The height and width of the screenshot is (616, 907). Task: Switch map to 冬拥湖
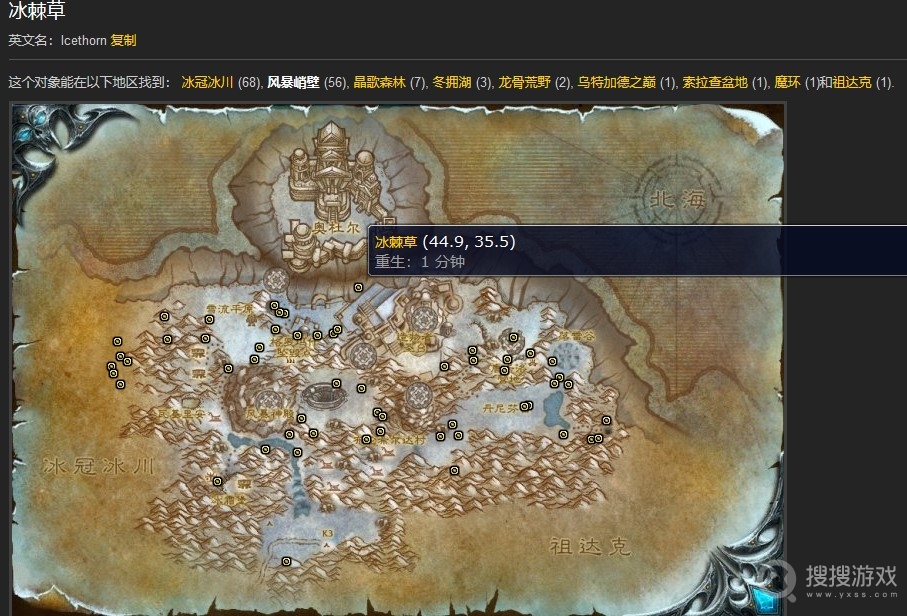(451, 82)
